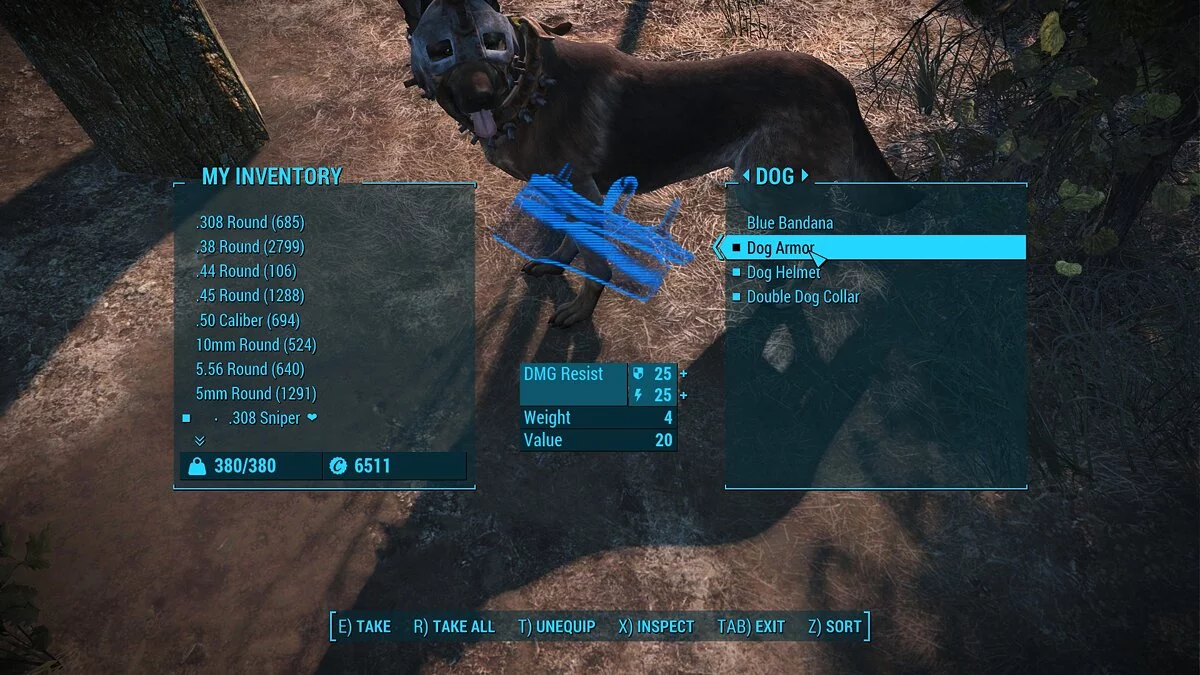This screenshot has width=1200, height=675.
Task: Select the .308 Round inventory entry
Action: click(250, 222)
